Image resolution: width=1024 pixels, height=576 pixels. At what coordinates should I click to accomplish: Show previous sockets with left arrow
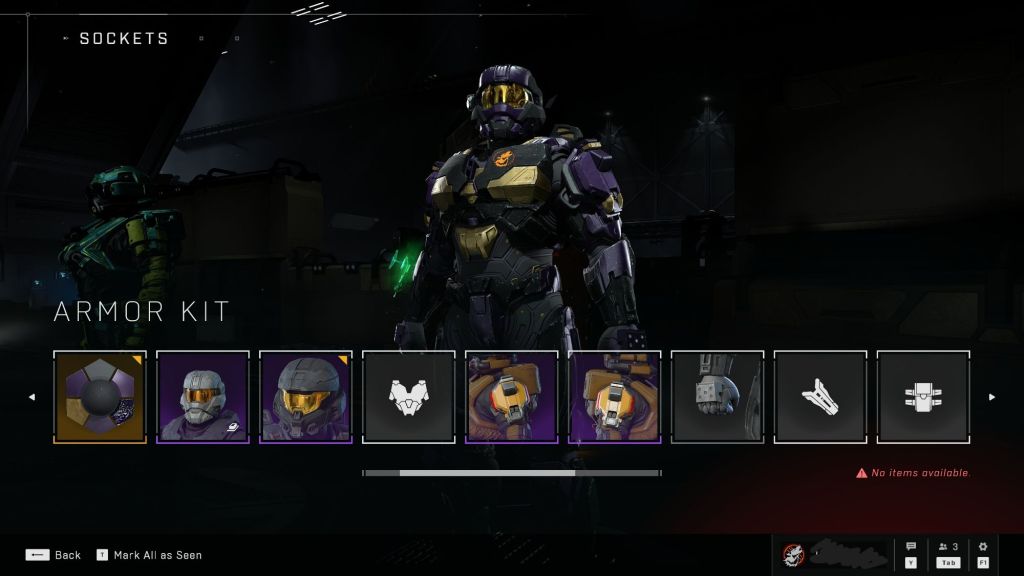[x=31, y=397]
